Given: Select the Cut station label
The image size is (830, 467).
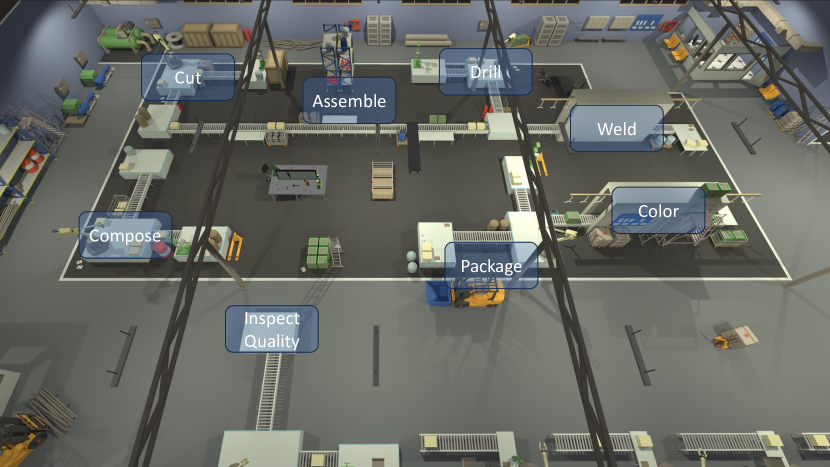Looking at the screenshot, I should pos(187,77).
